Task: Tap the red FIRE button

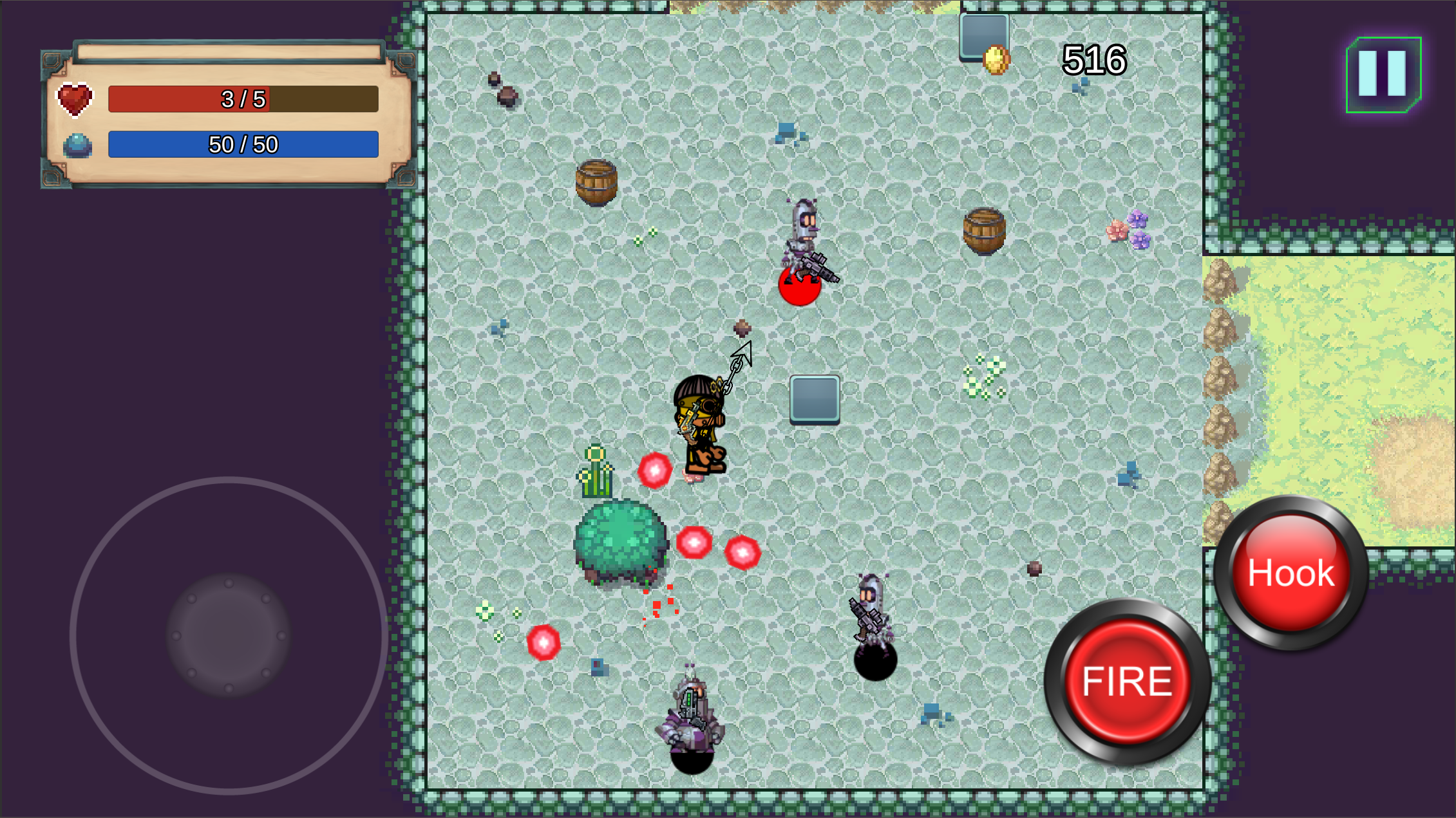Action: click(x=1127, y=682)
